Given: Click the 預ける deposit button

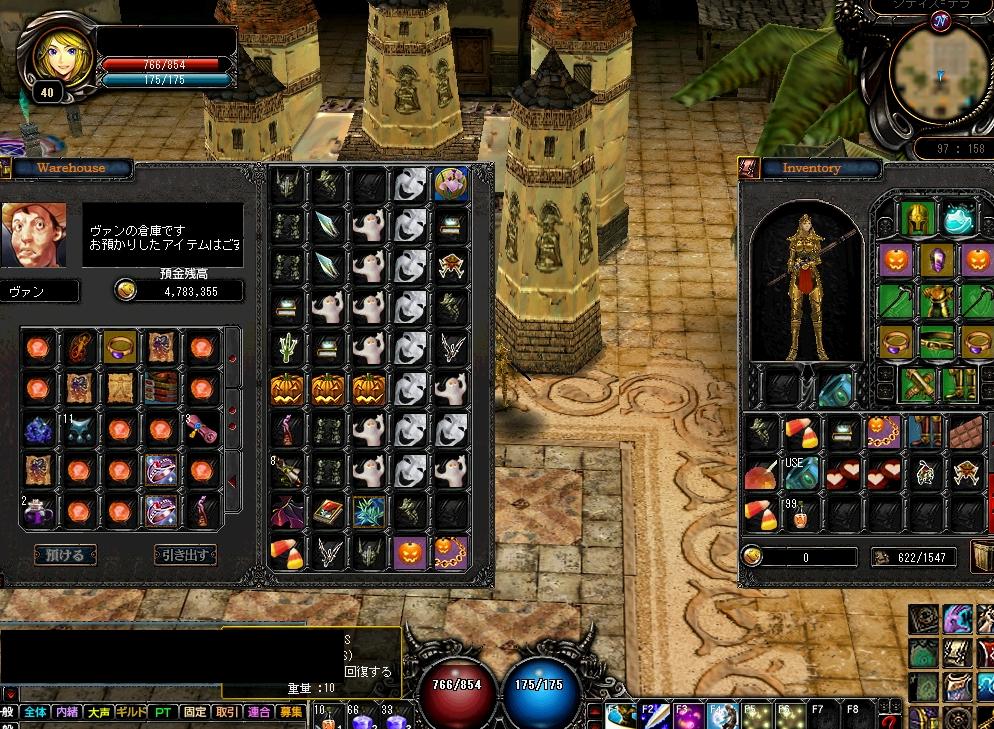Looking at the screenshot, I should tap(65, 554).
